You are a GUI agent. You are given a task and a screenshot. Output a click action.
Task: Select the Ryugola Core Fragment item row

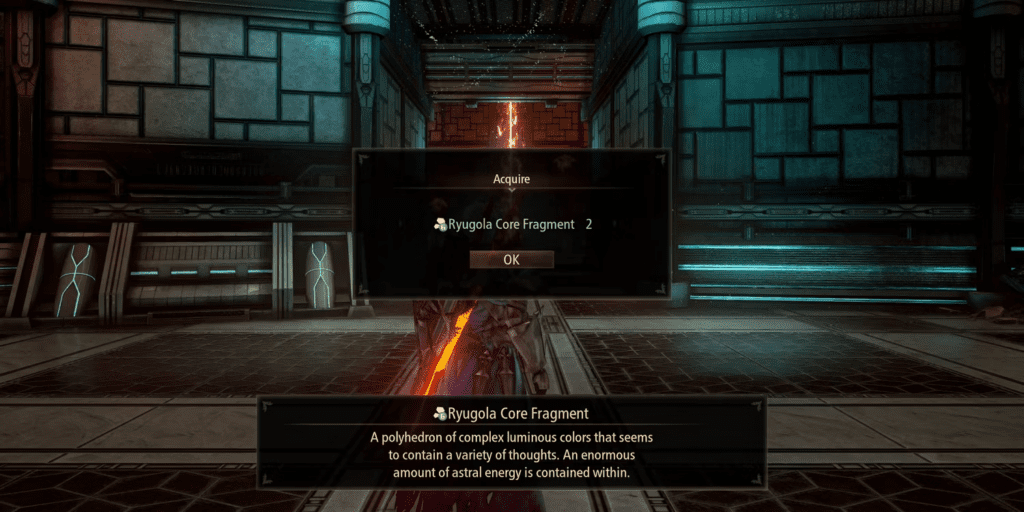pos(510,225)
